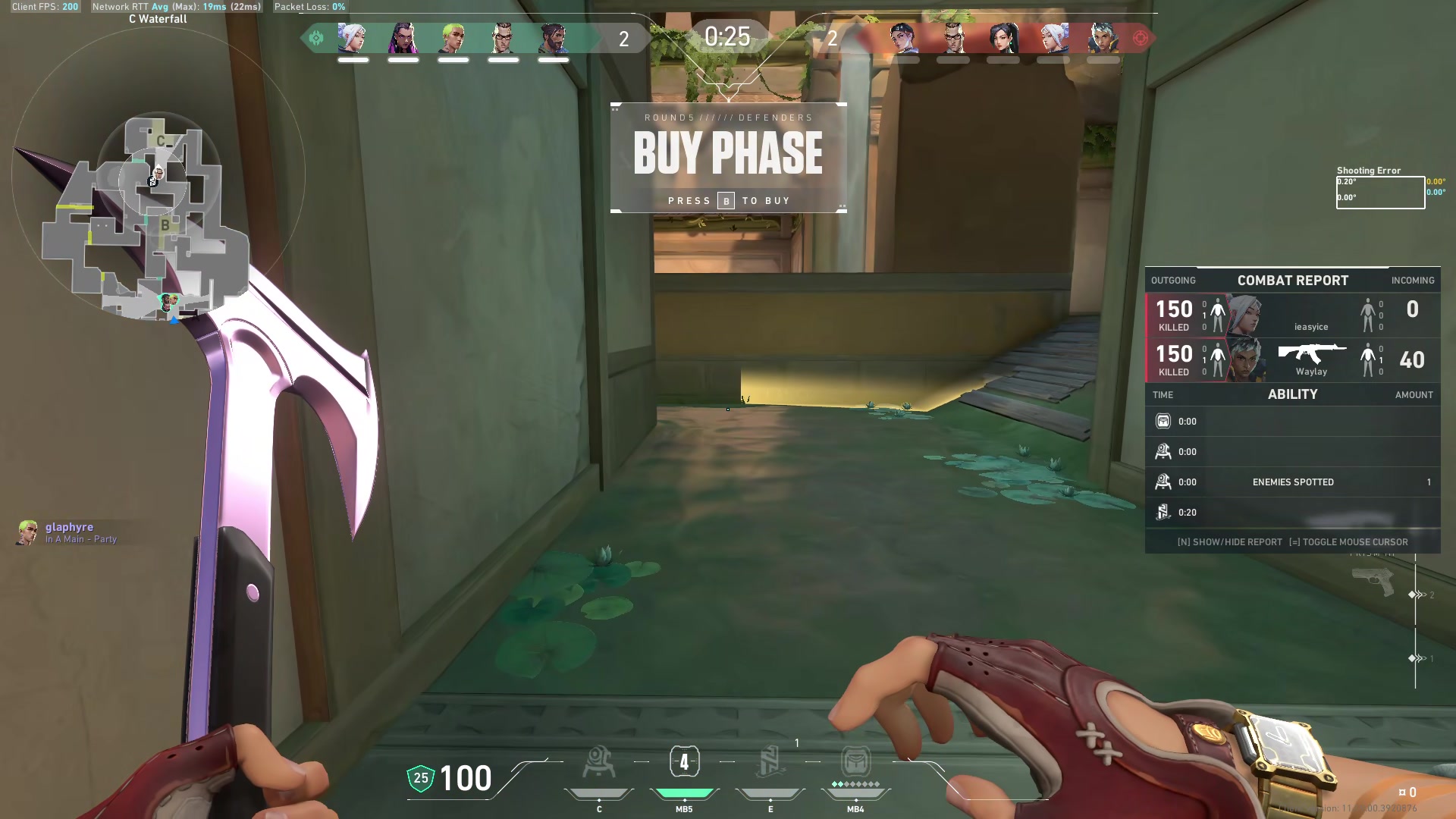
Task: Collapse the ABILITY section of the combat report
Action: pos(1293,394)
